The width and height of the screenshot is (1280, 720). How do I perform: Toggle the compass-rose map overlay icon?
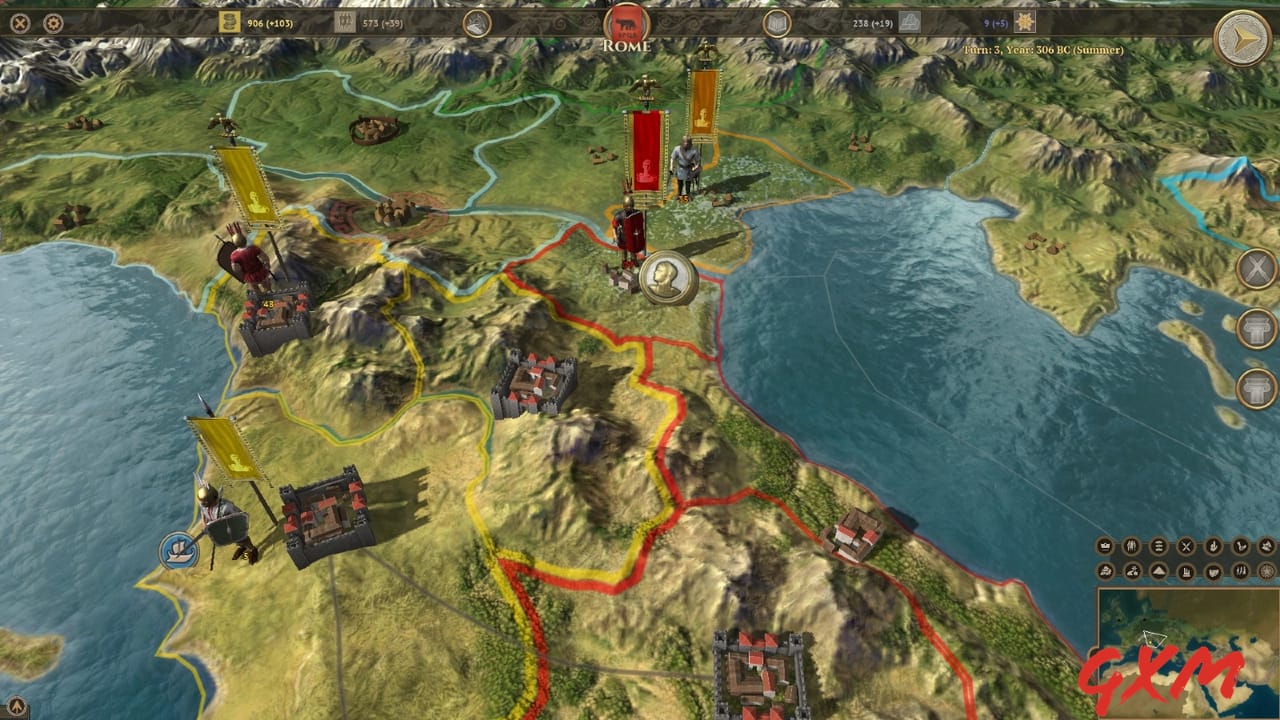(x=1266, y=571)
